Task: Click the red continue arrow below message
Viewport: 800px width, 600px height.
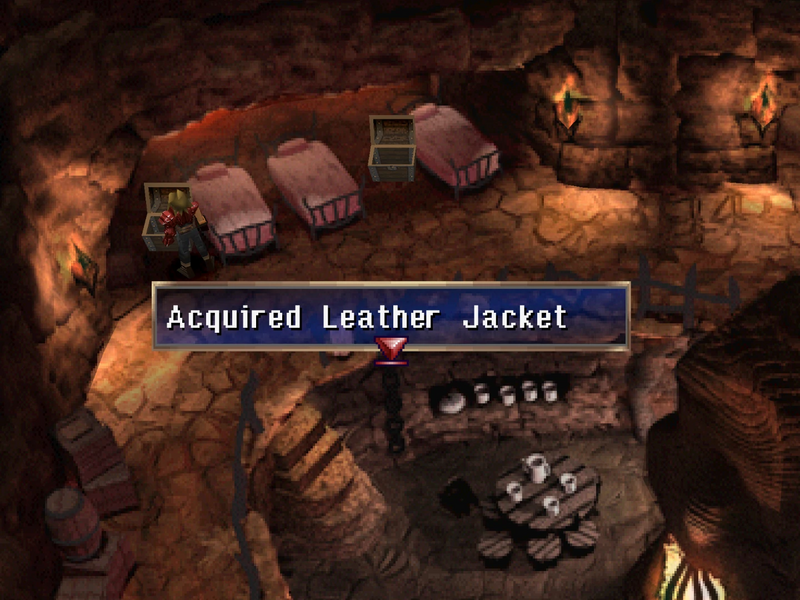Action: [390, 350]
